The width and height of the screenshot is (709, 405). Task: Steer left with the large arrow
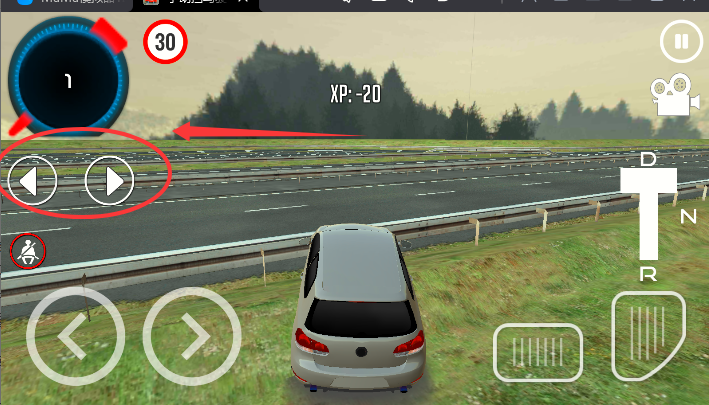coord(75,337)
